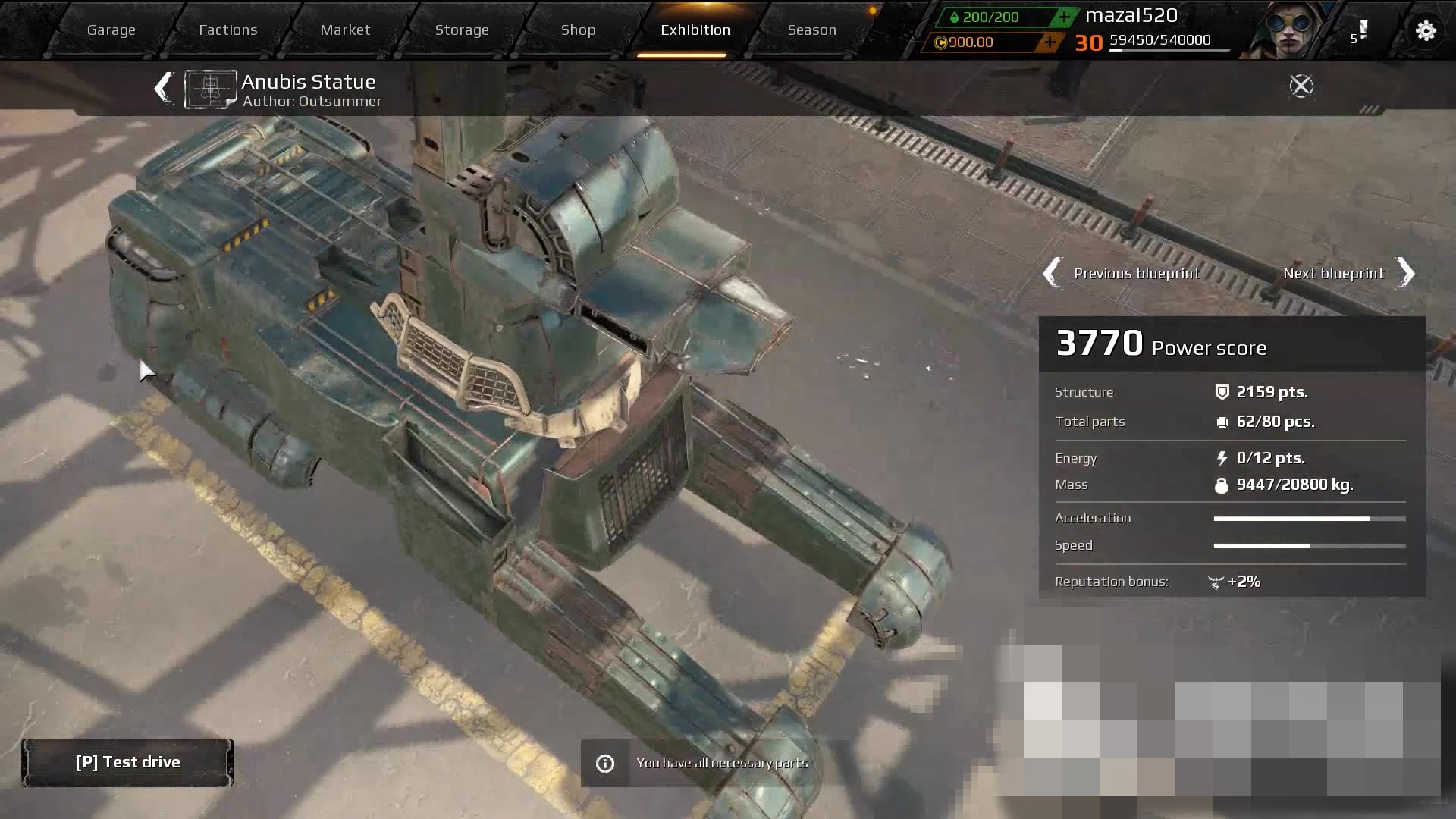Switch to the Season tab
This screenshot has height=819, width=1456.
tap(811, 30)
